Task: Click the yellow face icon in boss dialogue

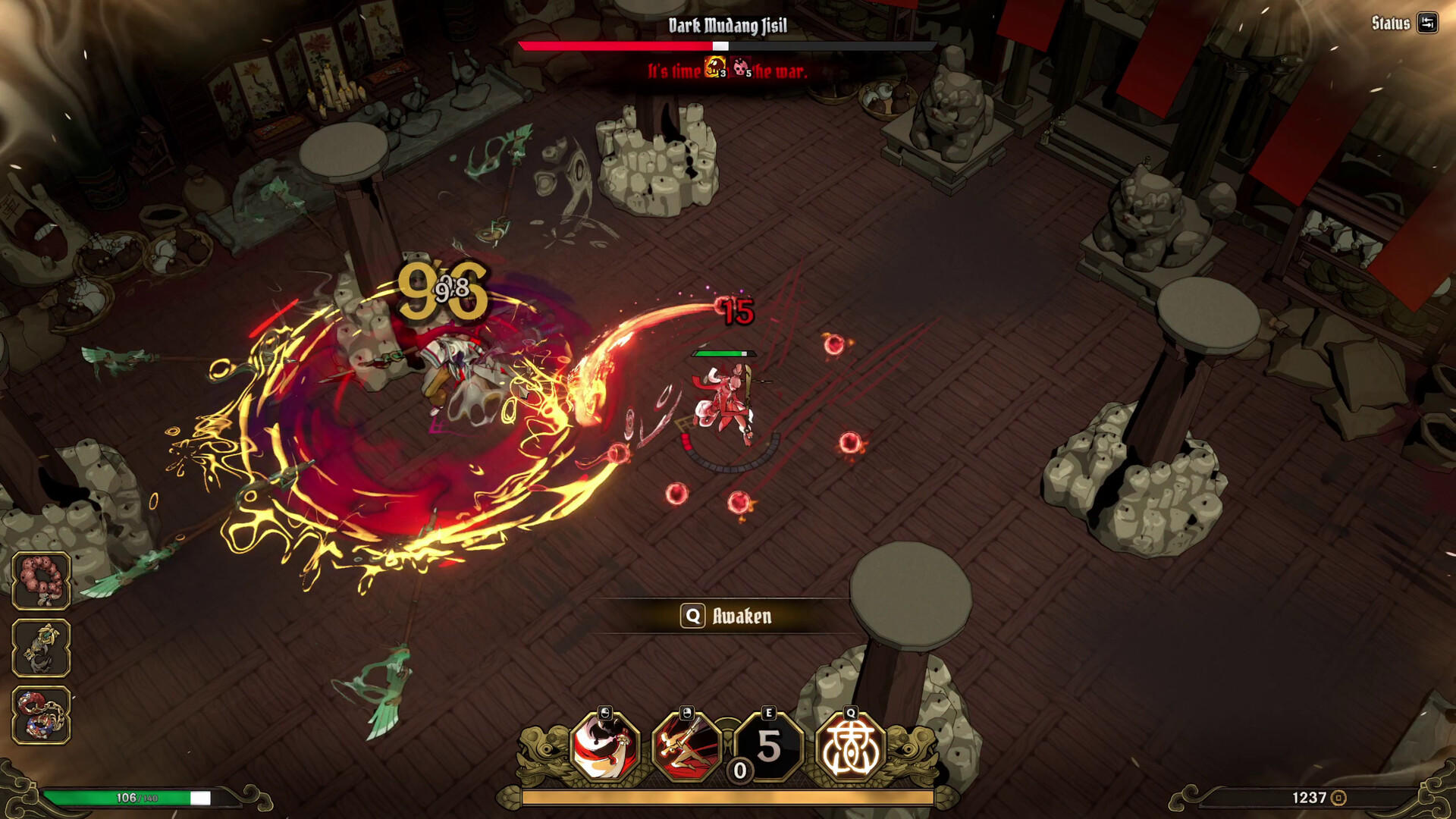Action: tap(713, 68)
